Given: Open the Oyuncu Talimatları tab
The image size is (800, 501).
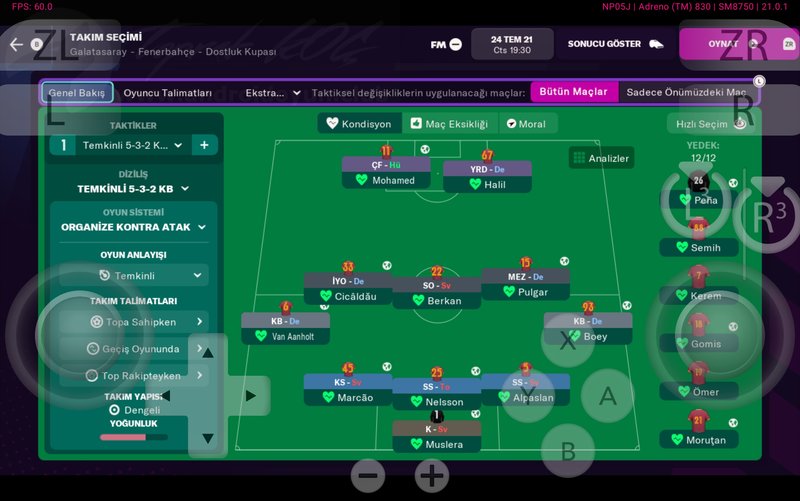Looking at the screenshot, I should click(167, 93).
